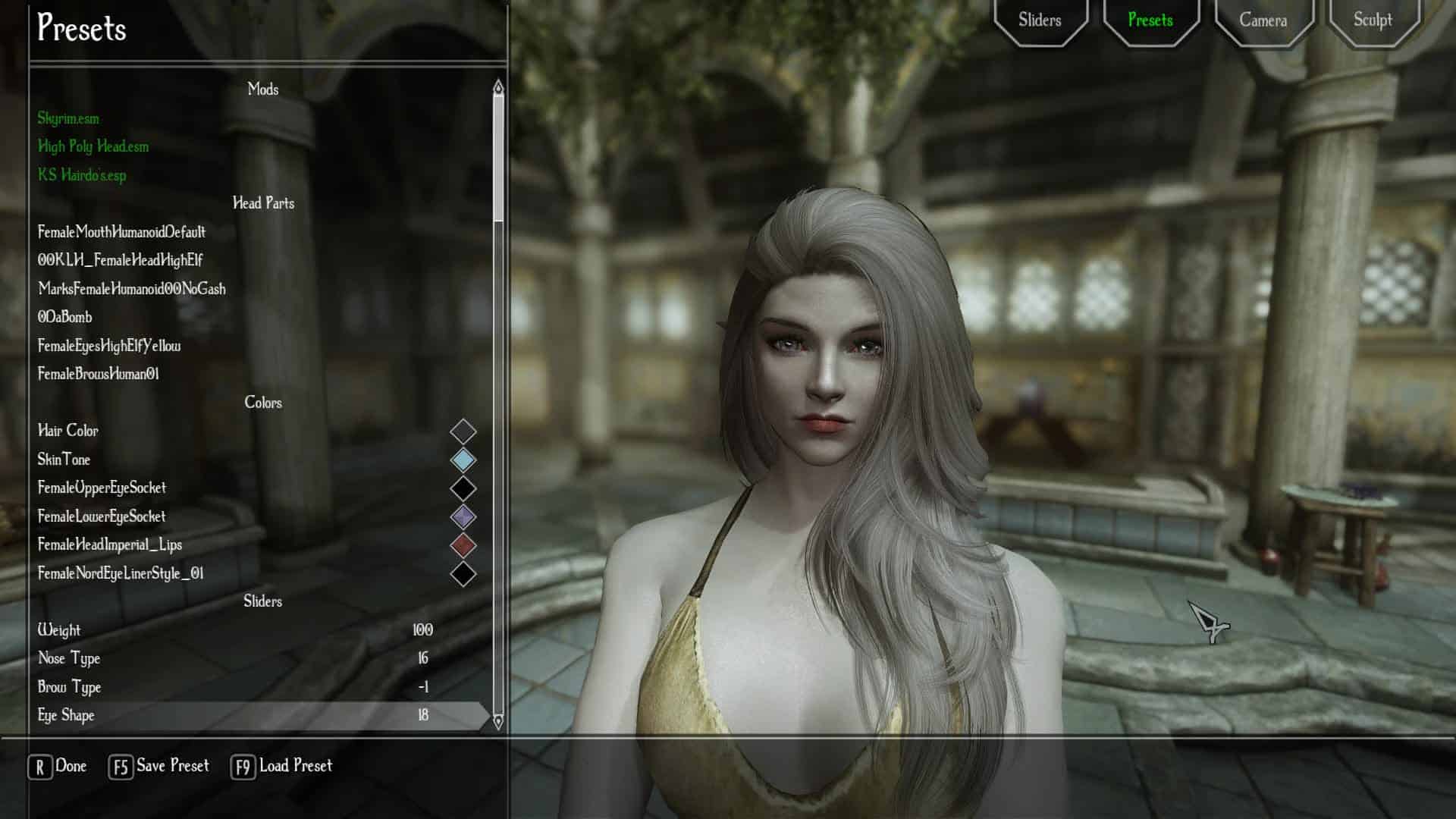Select the FemaleBrowsHuman01 head part row
The height and width of the screenshot is (819, 1456).
pyautogui.click(x=99, y=374)
